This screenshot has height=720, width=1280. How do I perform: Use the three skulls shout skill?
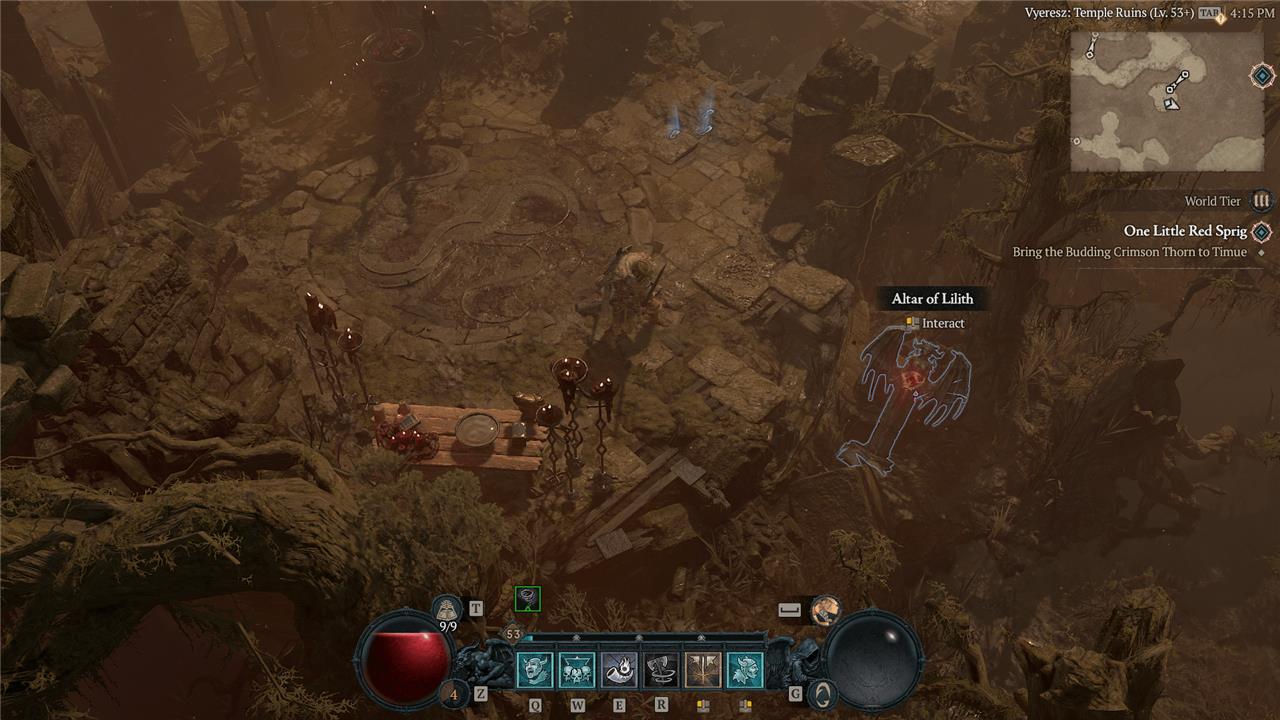[x=577, y=669]
